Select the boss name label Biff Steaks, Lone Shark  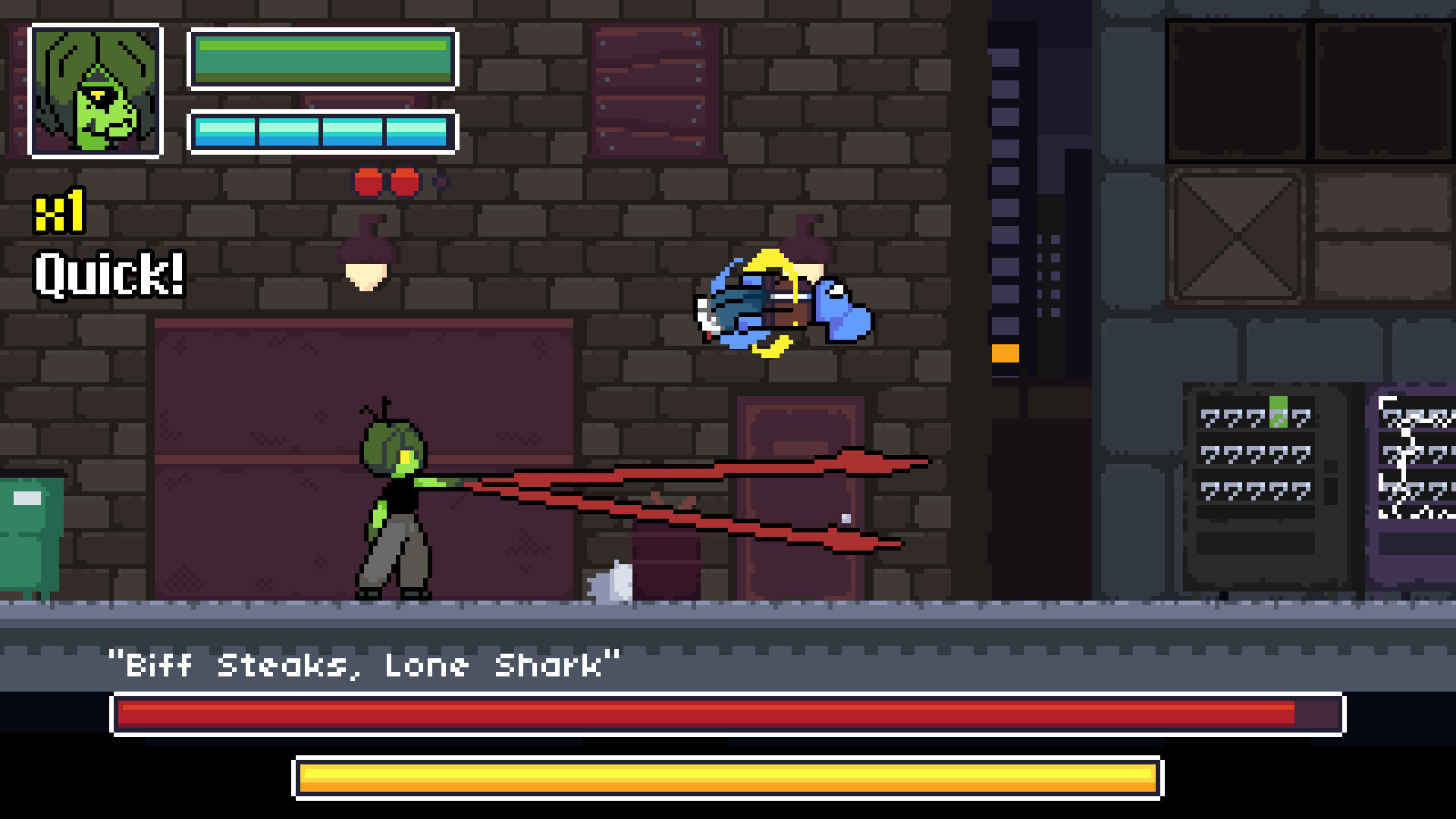(364, 666)
